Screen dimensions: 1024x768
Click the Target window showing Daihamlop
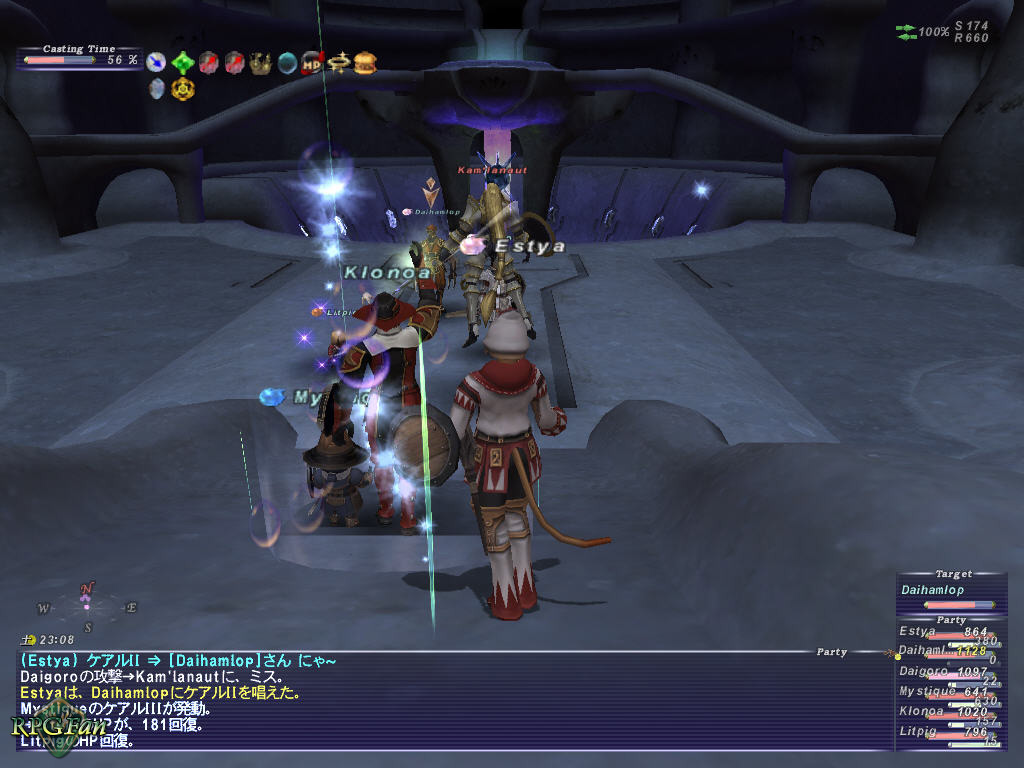point(948,591)
